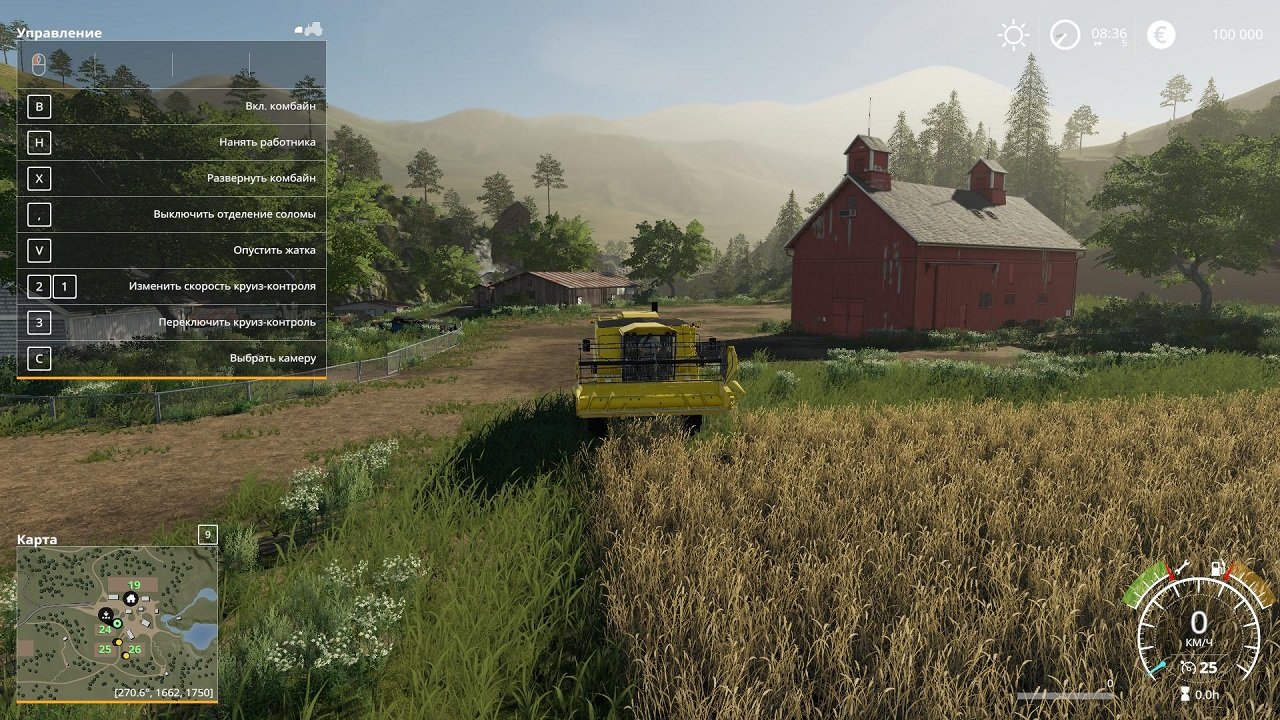Screen dimensions: 1280x720
Task: Select field 19 on the minimap
Action: [x=134, y=586]
